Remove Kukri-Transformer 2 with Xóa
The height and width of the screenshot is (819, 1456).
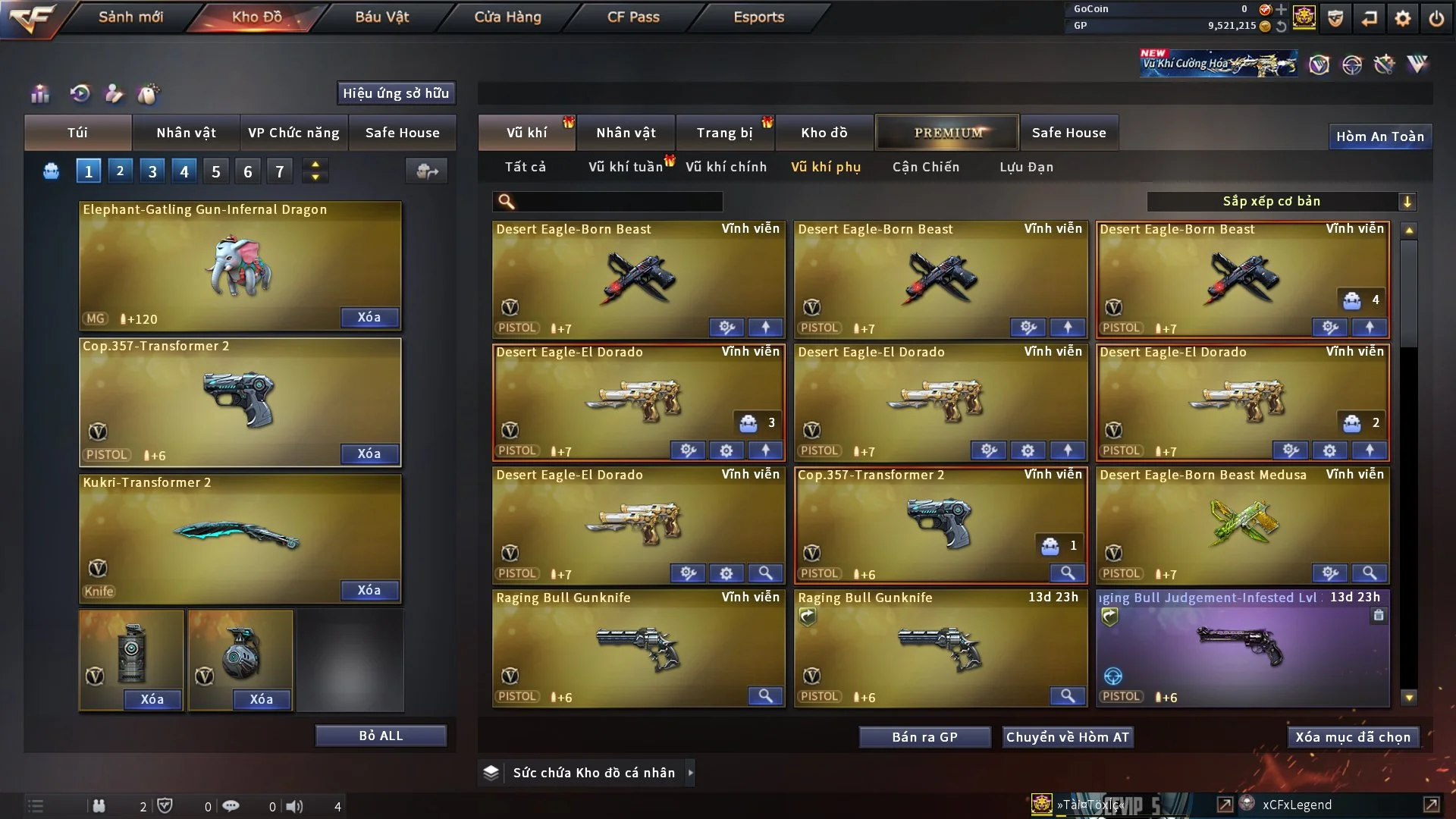point(369,590)
